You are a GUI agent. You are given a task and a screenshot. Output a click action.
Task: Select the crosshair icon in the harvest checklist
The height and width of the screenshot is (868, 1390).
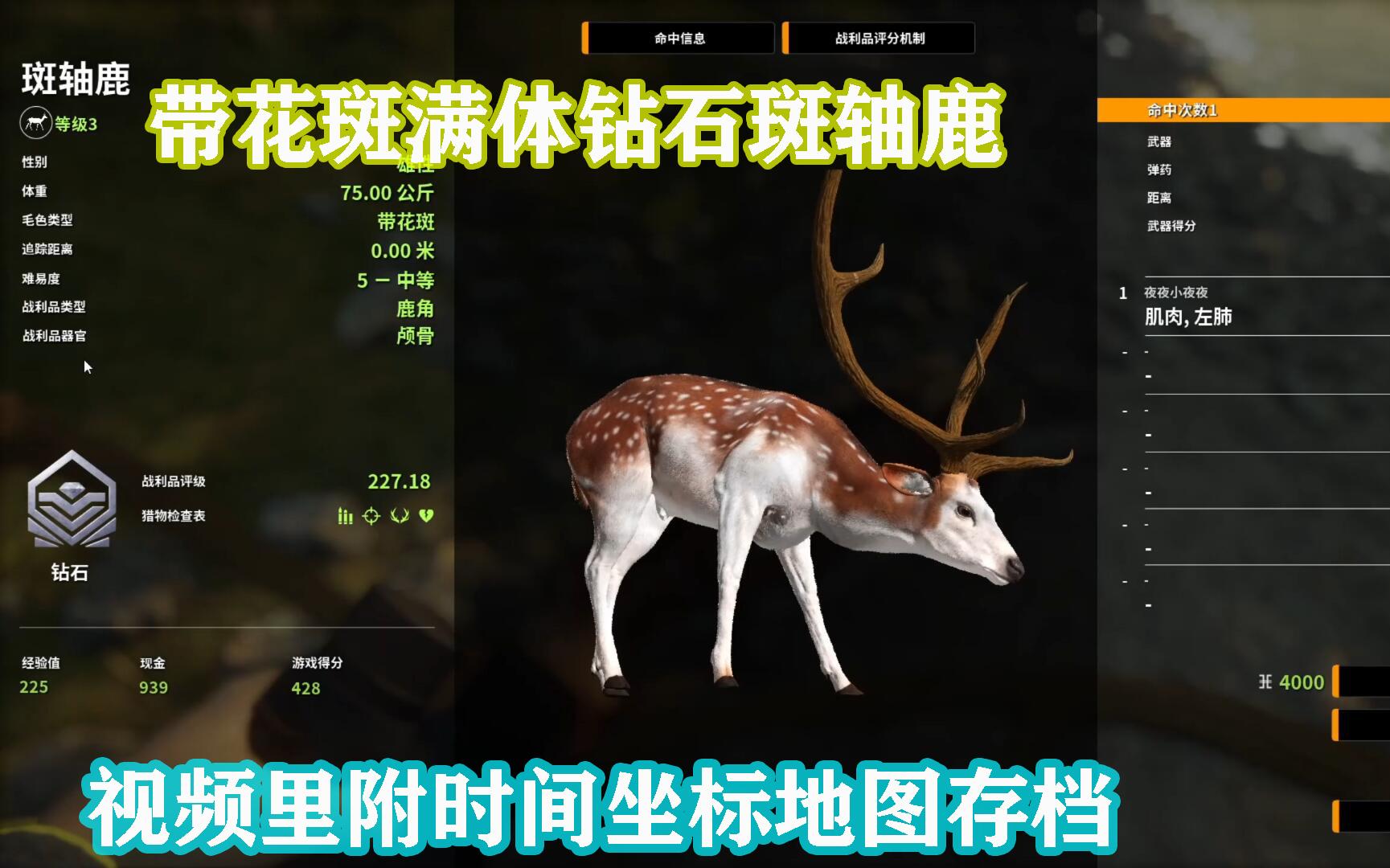pyautogui.click(x=371, y=517)
